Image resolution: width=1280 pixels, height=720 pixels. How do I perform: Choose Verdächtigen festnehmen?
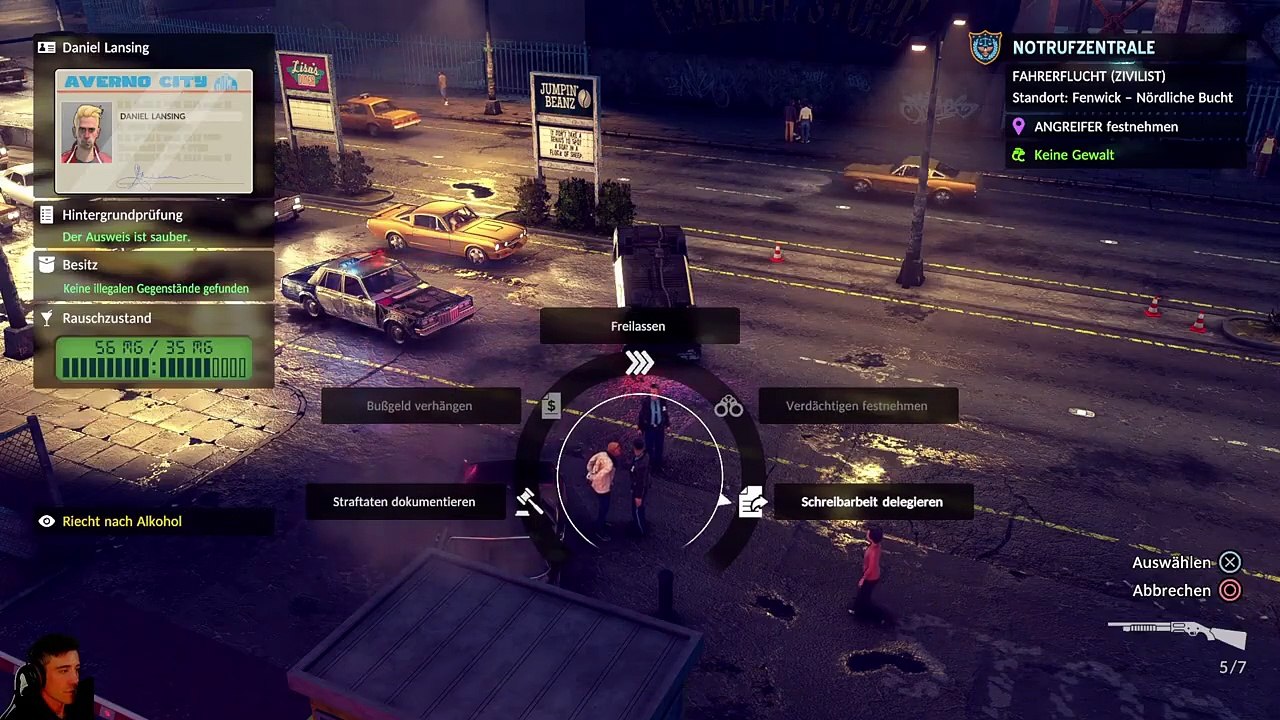857,406
